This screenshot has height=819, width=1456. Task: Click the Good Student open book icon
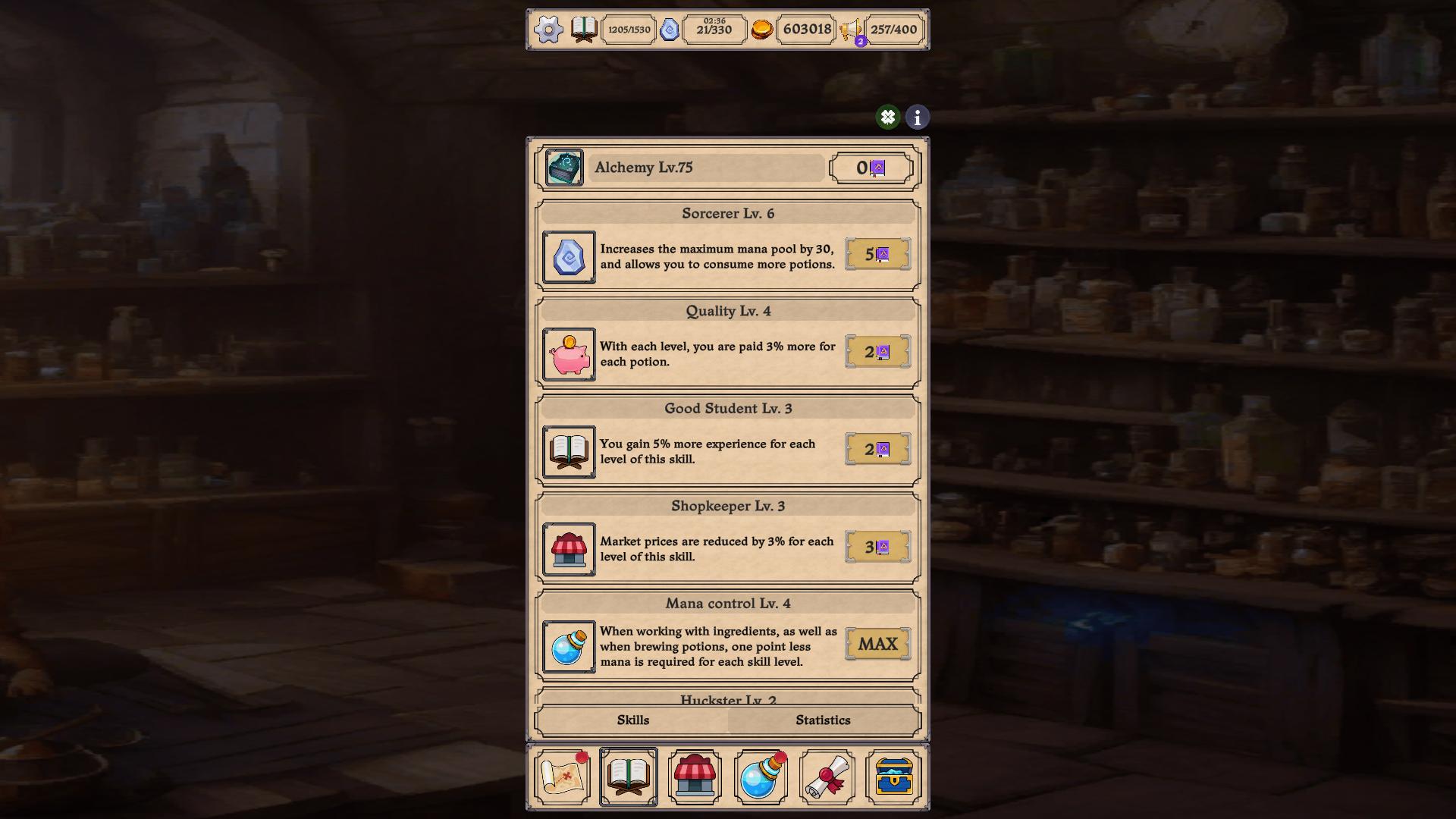point(568,452)
